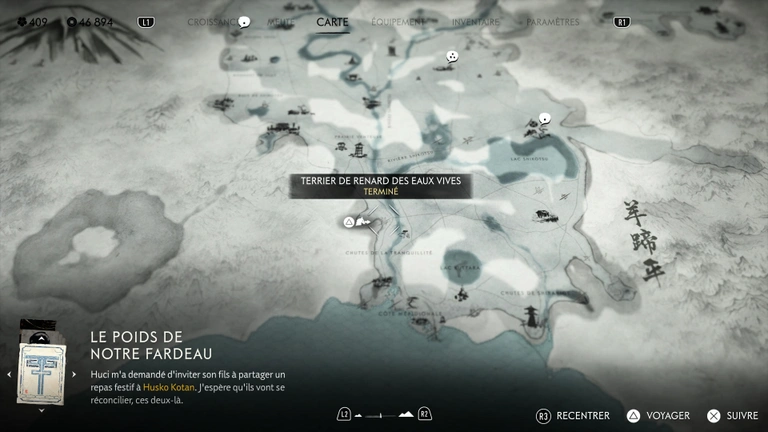Click the three-dot speech bubble map marker
The width and height of the screenshot is (768, 432).
pyautogui.click(x=452, y=57)
